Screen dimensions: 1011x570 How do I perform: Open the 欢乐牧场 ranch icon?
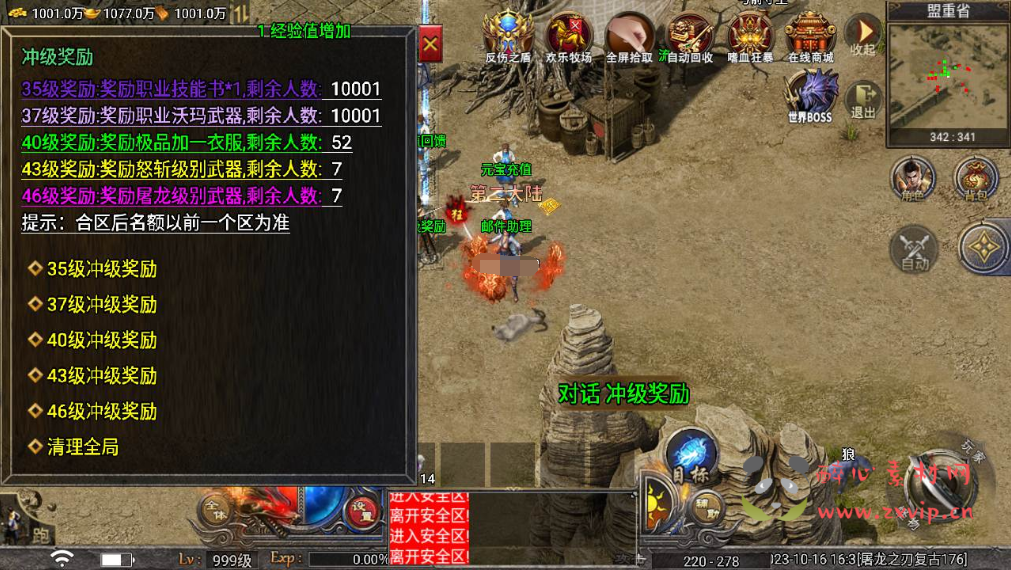pyautogui.click(x=569, y=36)
